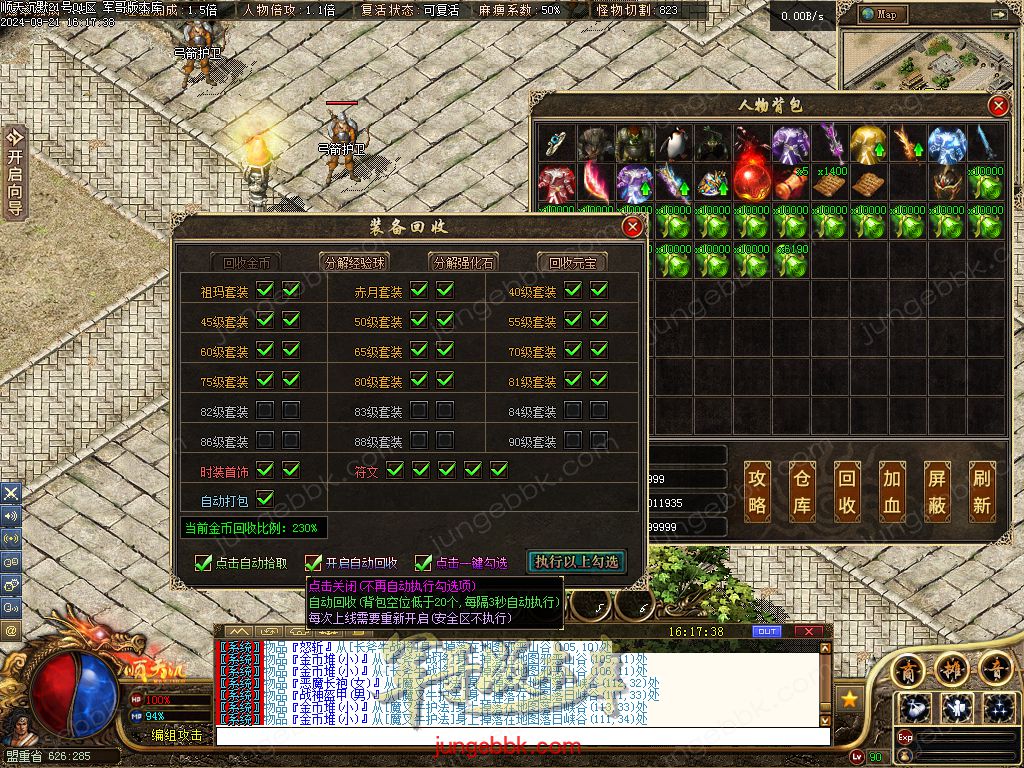The height and width of the screenshot is (768, 1024).
Task: Refresh the backpack with 刷新 button
Action: pyautogui.click(x=982, y=491)
